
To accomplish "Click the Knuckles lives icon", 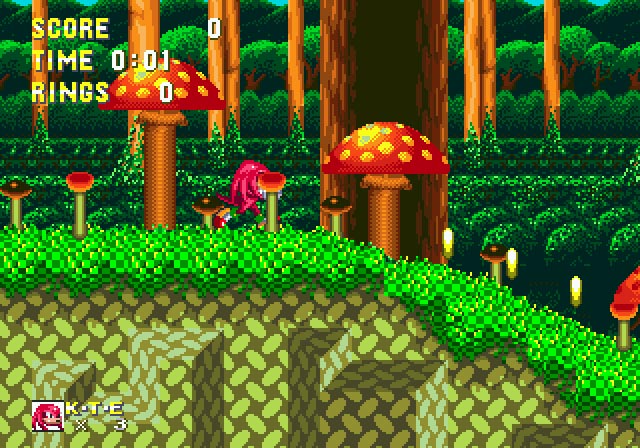I will [47, 416].
